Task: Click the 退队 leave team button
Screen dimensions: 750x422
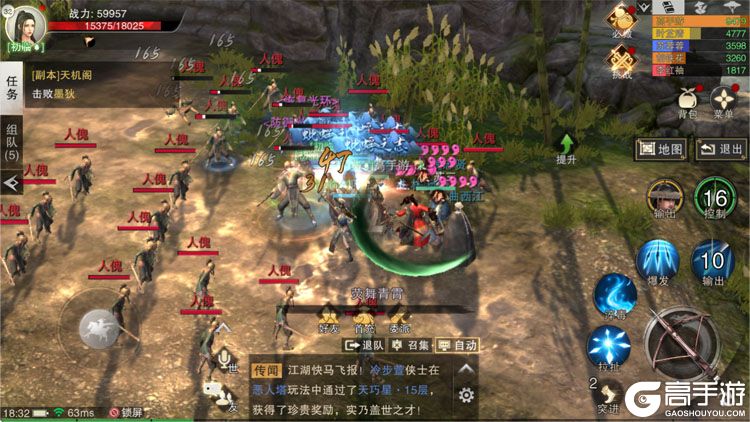Action: 365,344
